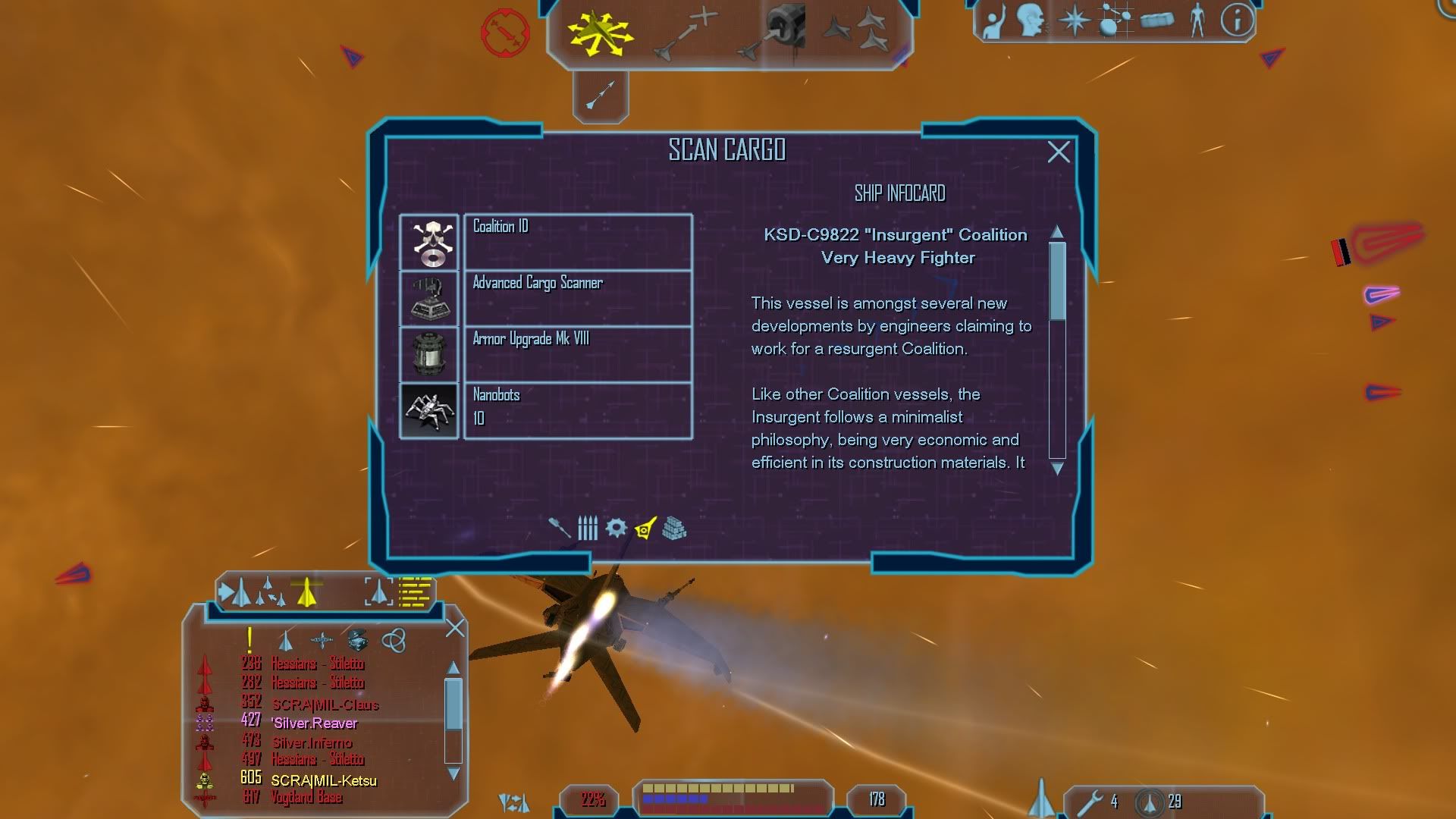Target SCRA|MIL-Ketsu in the contact list
Viewport: 1456px width, 819px height.
323,780
